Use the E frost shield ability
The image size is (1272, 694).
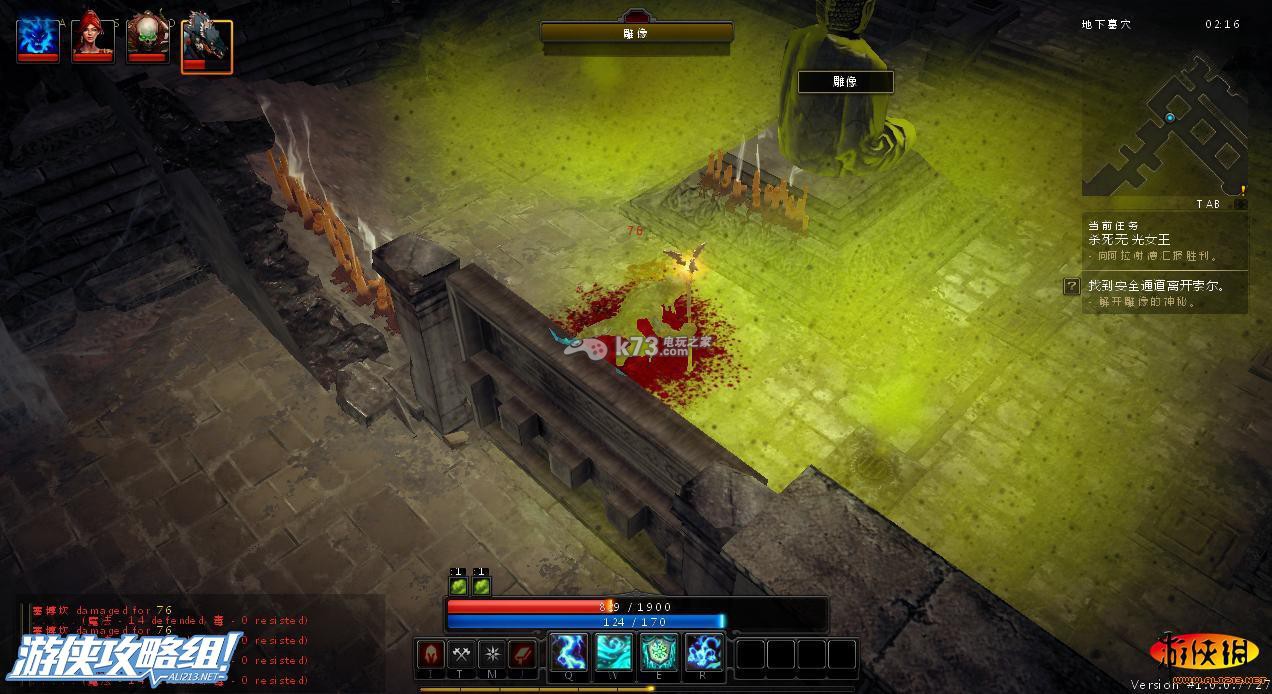click(659, 652)
